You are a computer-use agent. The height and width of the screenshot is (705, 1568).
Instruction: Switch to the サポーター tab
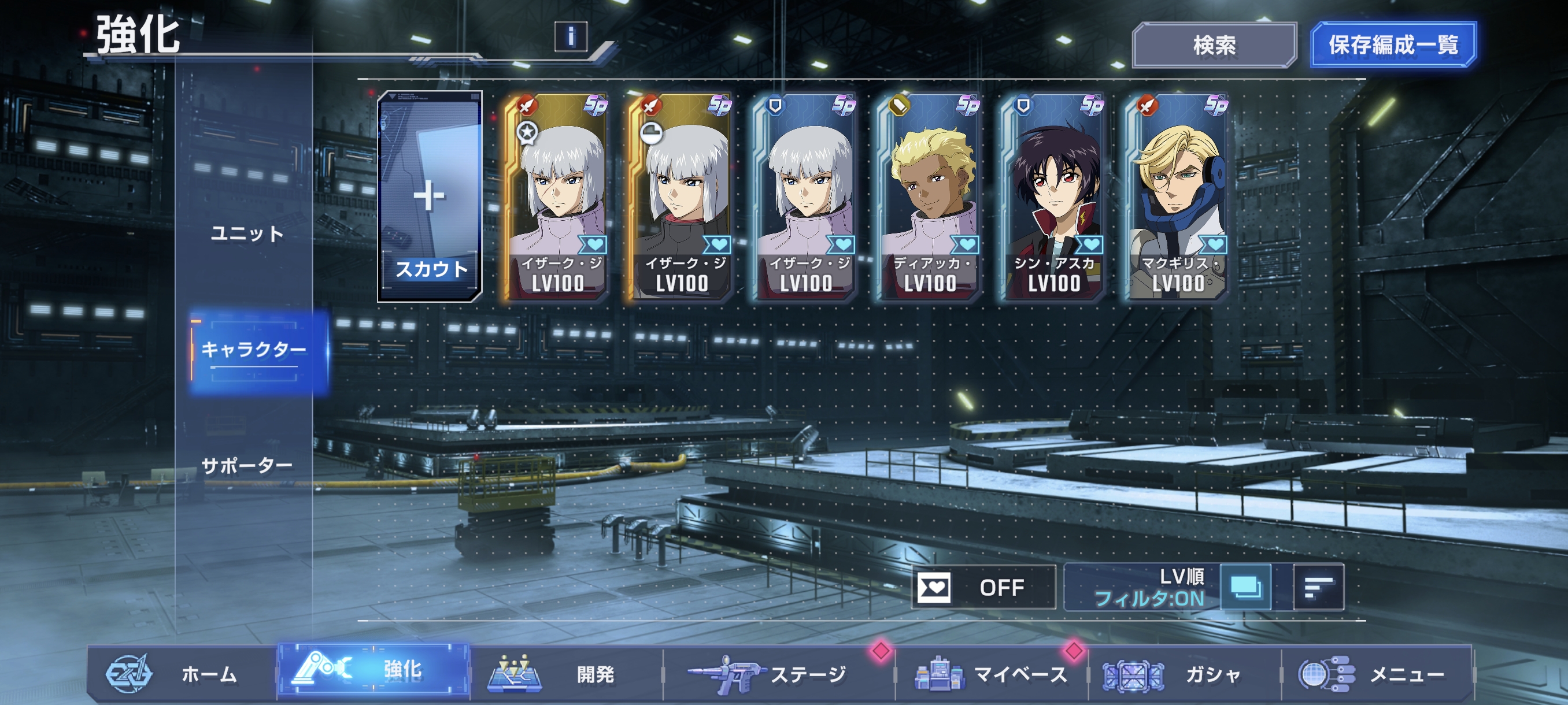(247, 466)
